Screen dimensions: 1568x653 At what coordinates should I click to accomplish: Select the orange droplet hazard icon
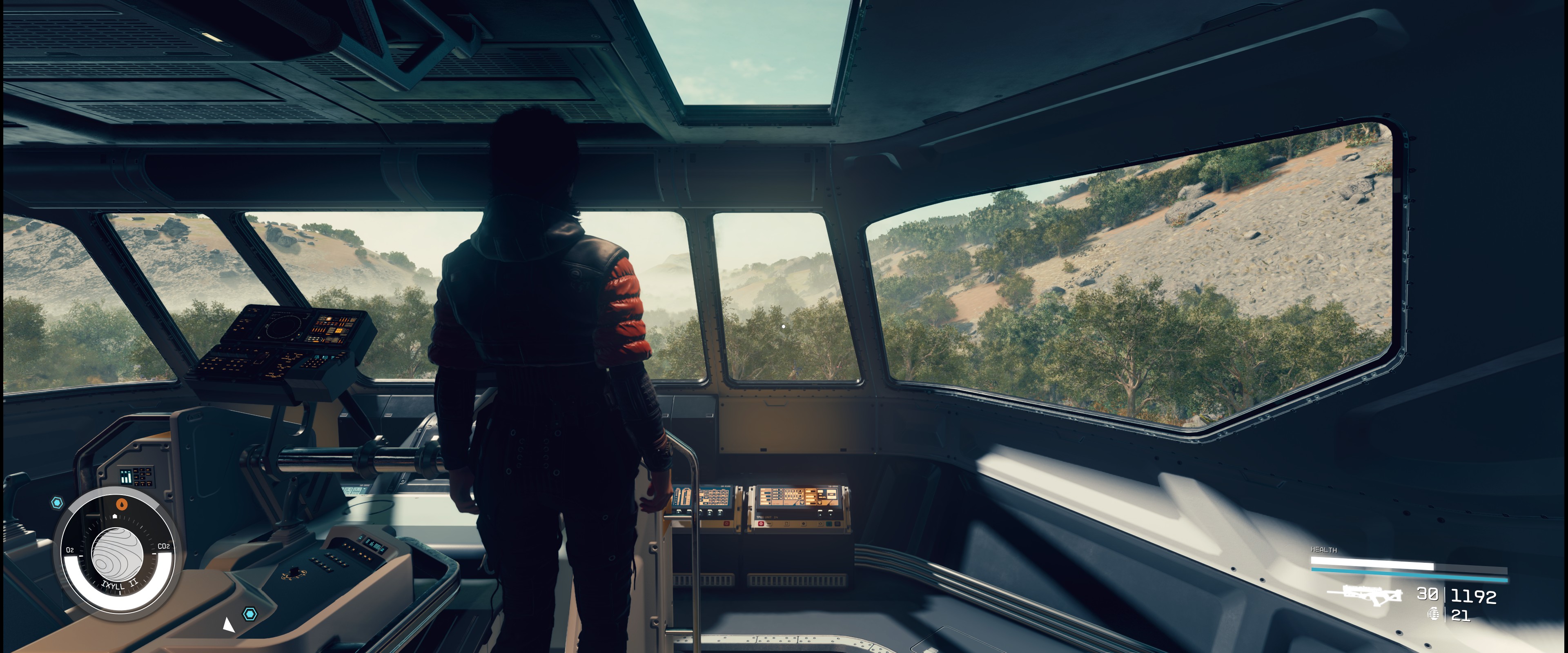[x=122, y=504]
